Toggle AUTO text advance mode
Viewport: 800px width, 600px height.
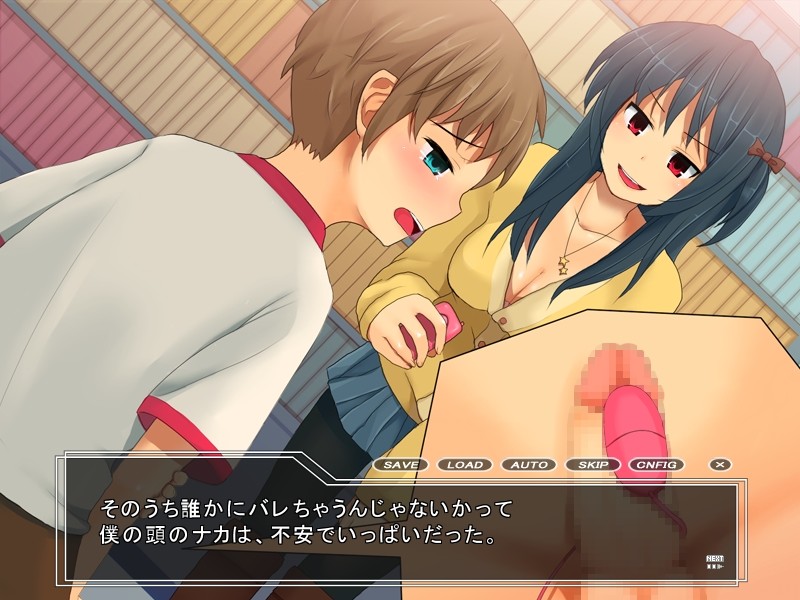[x=529, y=465]
